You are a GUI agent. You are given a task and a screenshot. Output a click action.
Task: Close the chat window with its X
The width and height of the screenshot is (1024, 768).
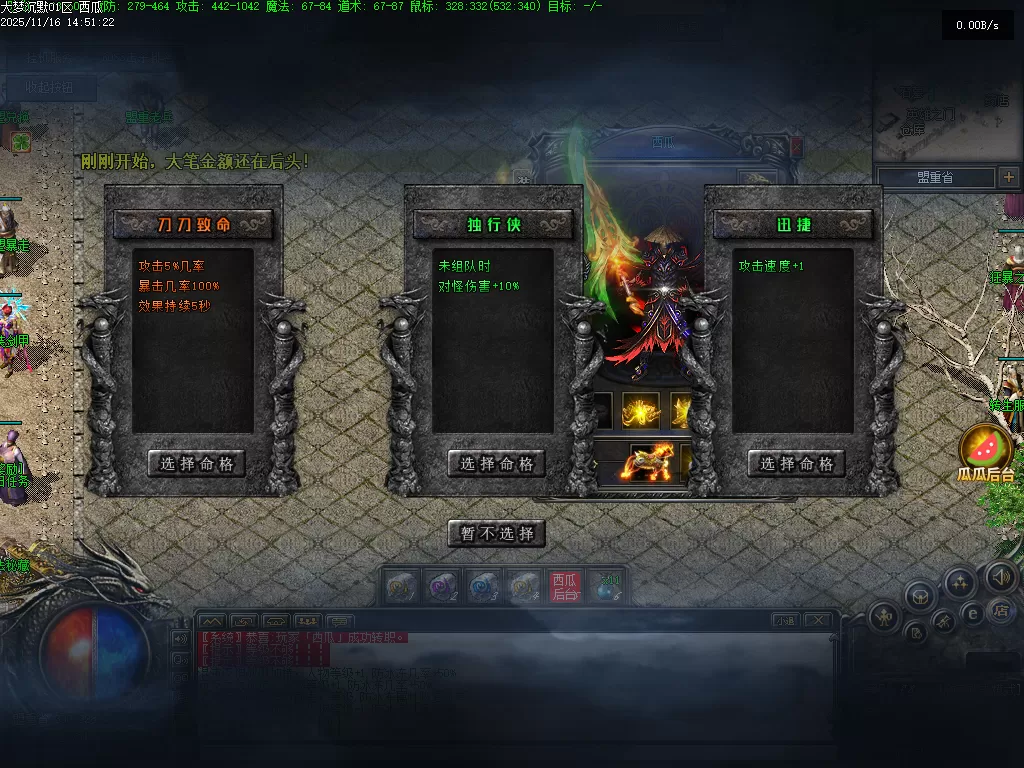pos(817,620)
